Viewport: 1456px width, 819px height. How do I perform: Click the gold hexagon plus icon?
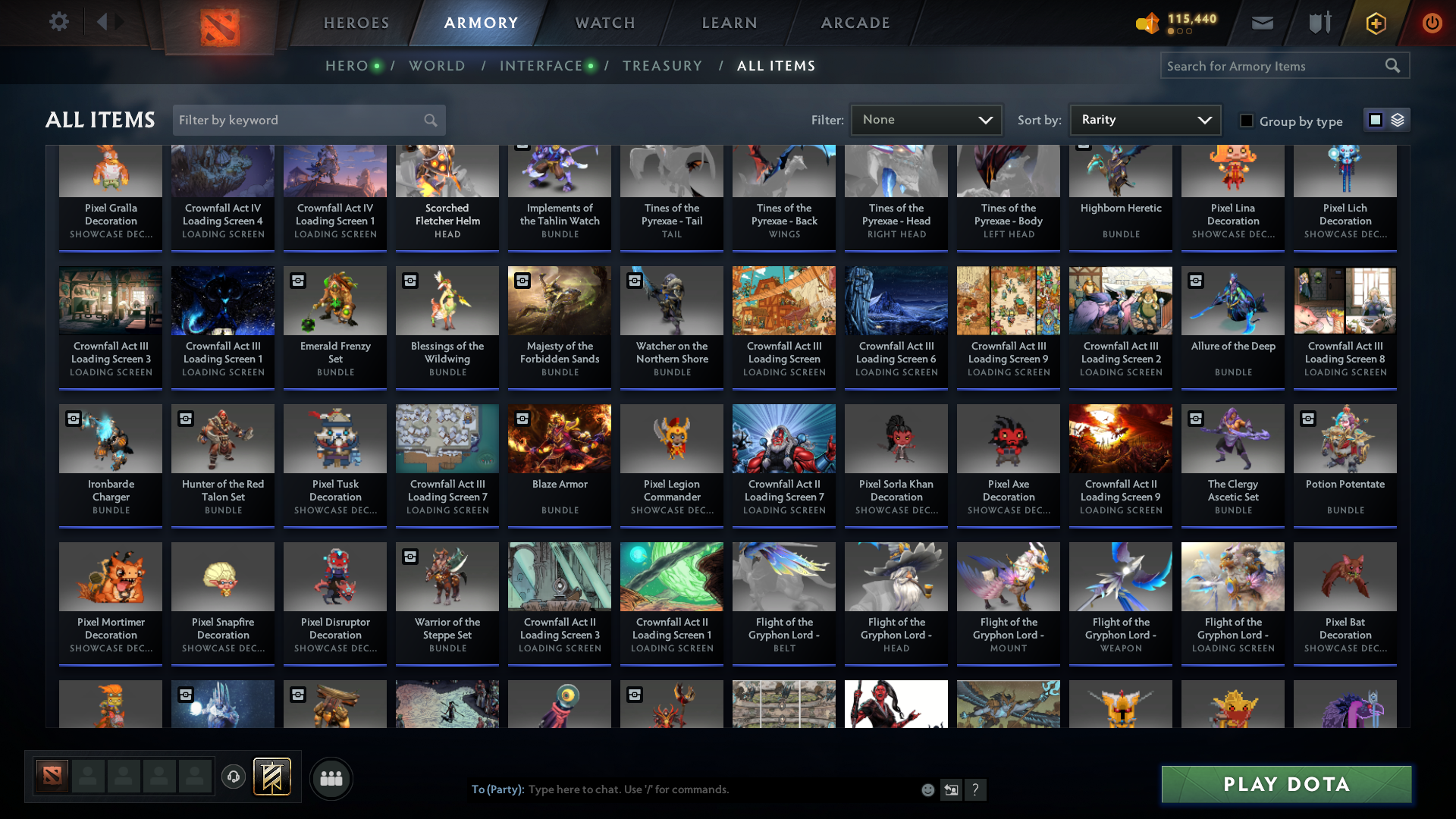coord(1376,23)
